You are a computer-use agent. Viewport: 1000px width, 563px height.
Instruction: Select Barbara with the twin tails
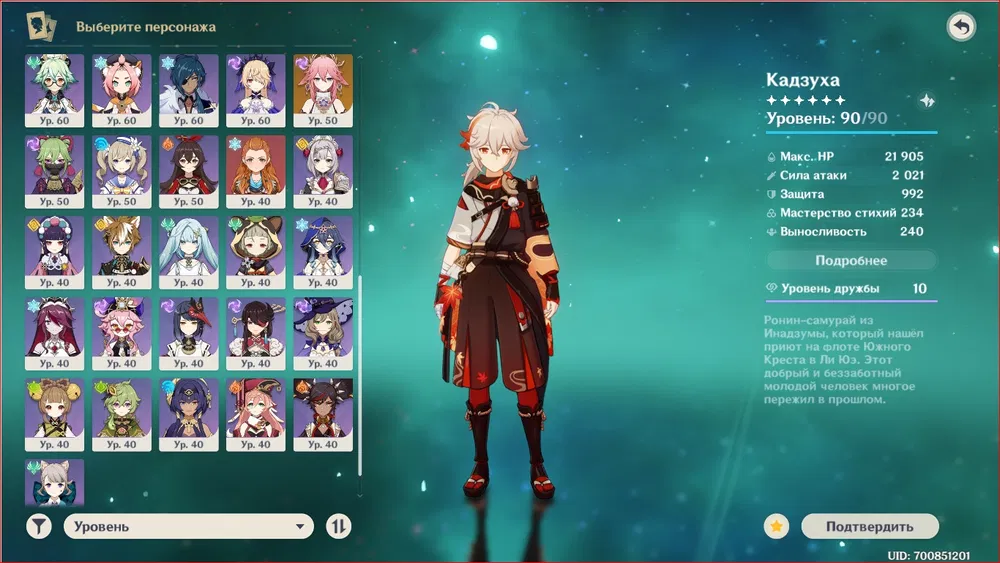tap(121, 170)
